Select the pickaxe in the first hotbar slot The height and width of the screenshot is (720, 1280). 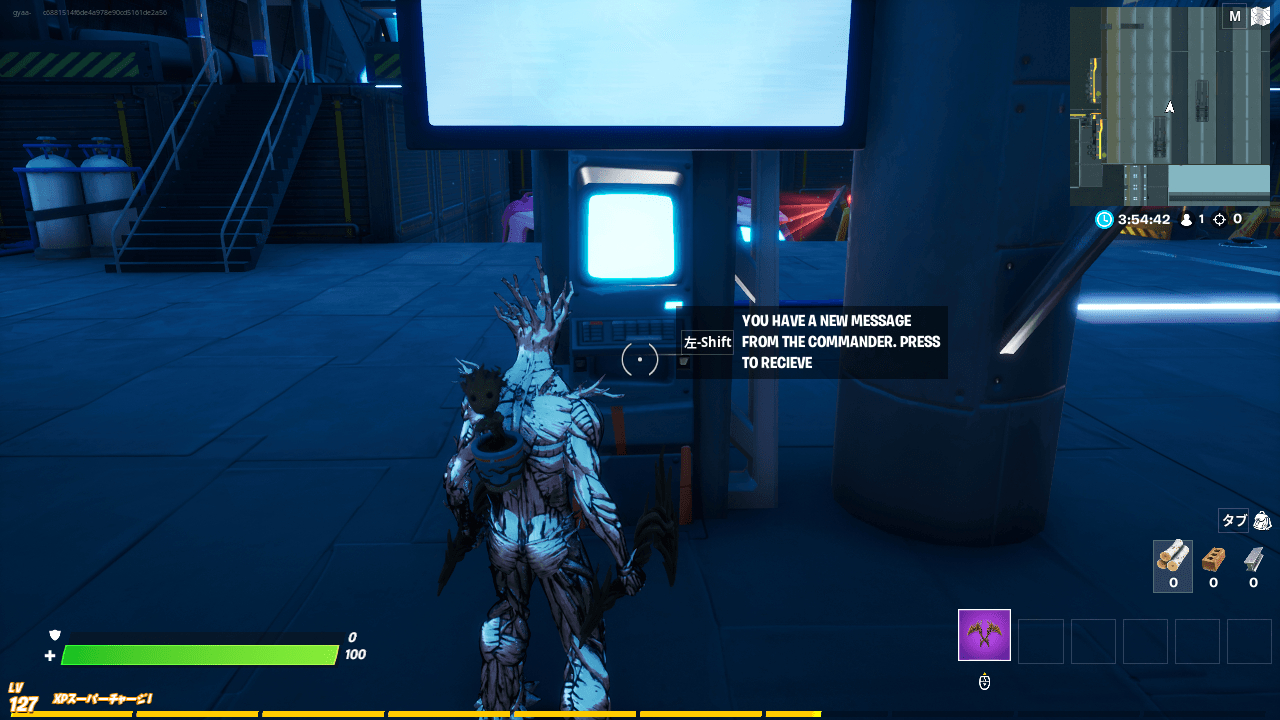tap(984, 634)
